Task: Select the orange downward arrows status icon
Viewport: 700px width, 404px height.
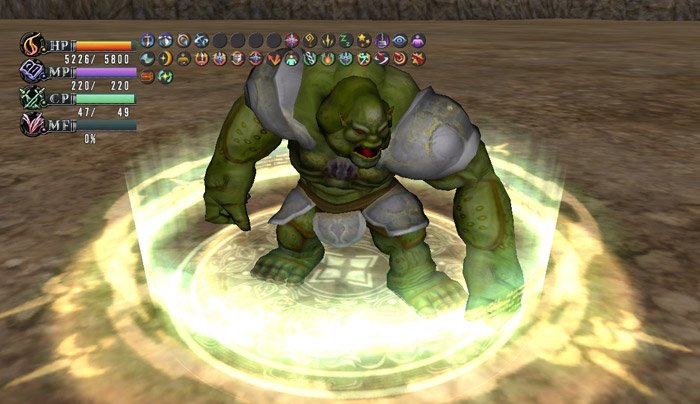Action: click(274, 58)
